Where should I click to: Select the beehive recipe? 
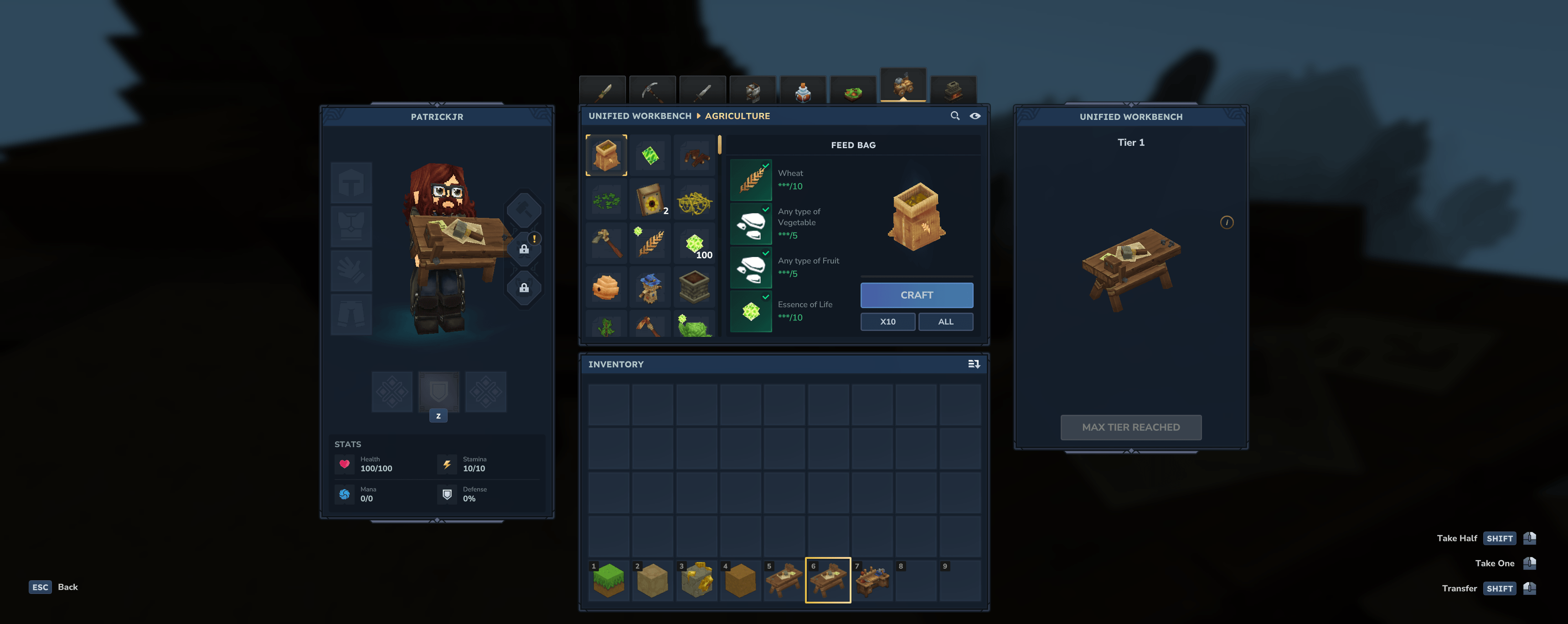(606, 287)
